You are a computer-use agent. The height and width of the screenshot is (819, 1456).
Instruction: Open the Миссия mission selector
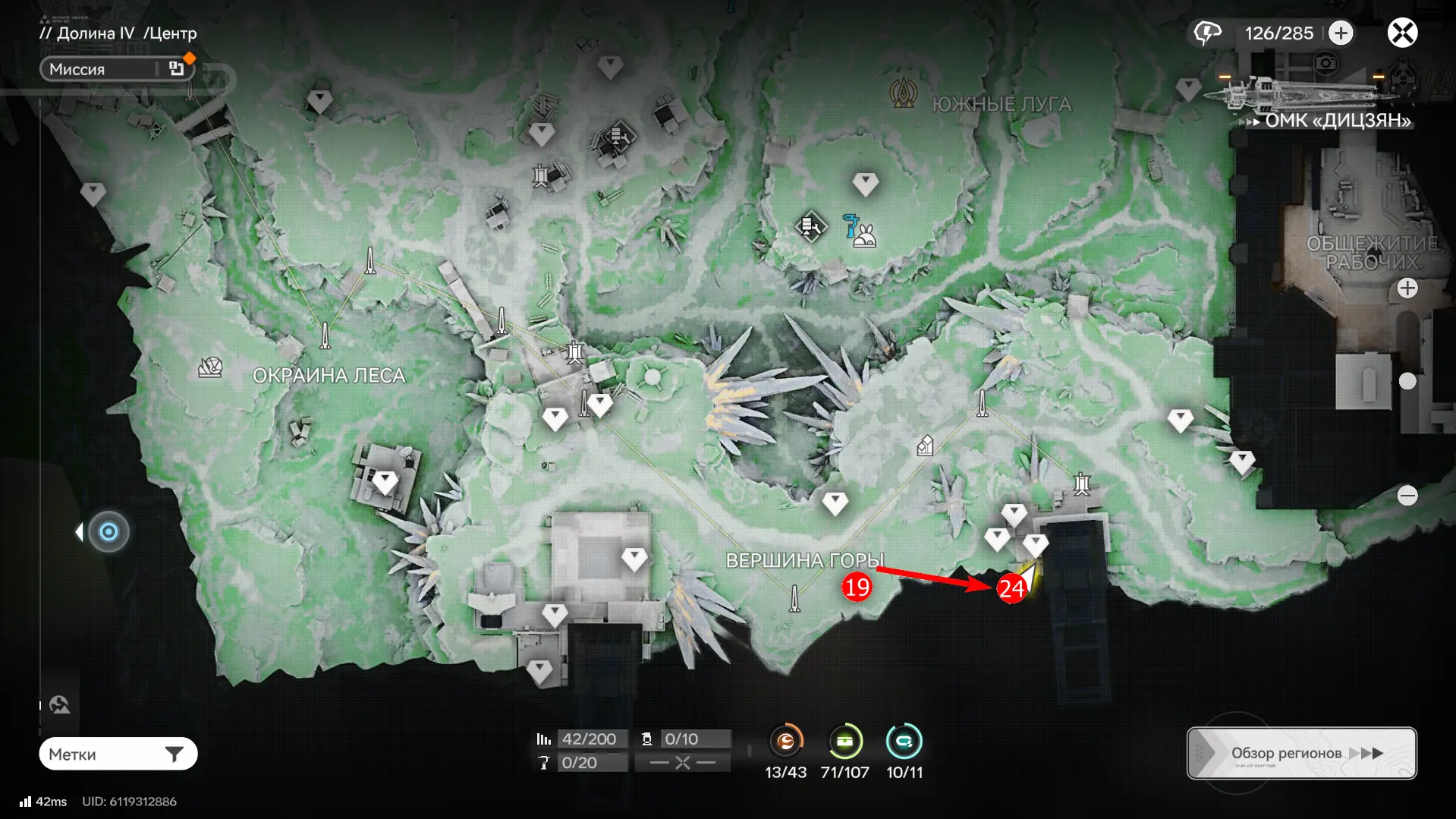point(117,69)
